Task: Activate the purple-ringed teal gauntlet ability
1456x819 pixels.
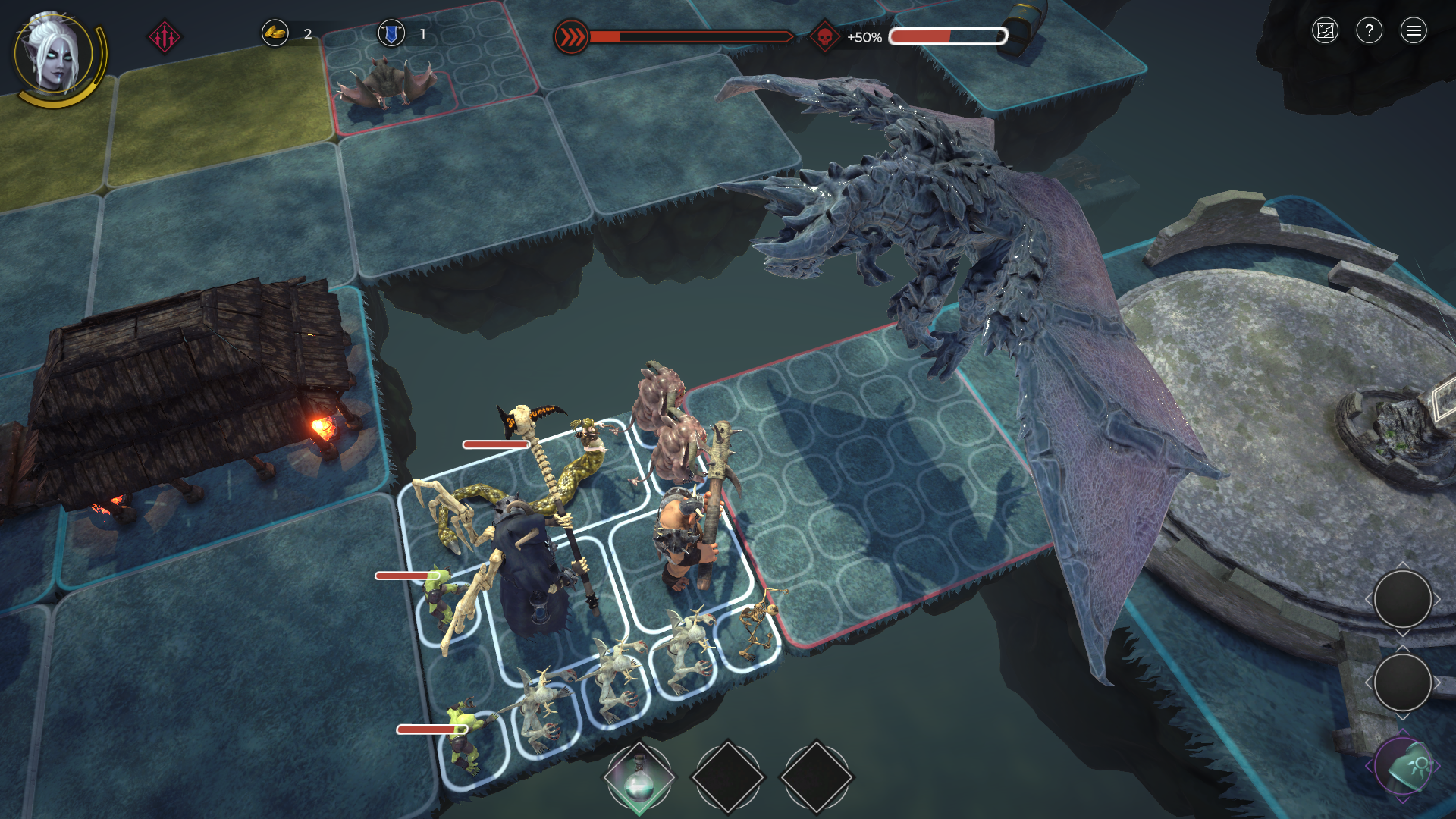Action: pyautogui.click(x=1403, y=767)
